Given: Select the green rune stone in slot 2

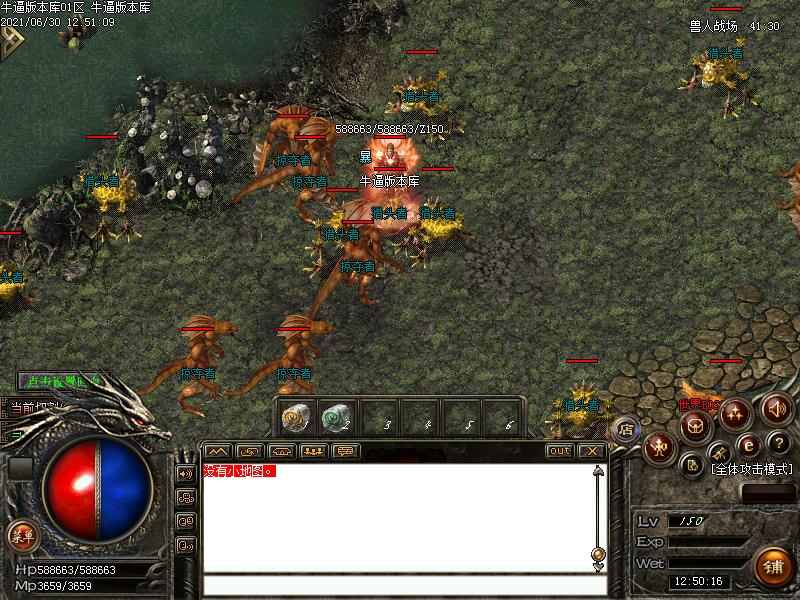Looking at the screenshot, I should coord(336,417).
